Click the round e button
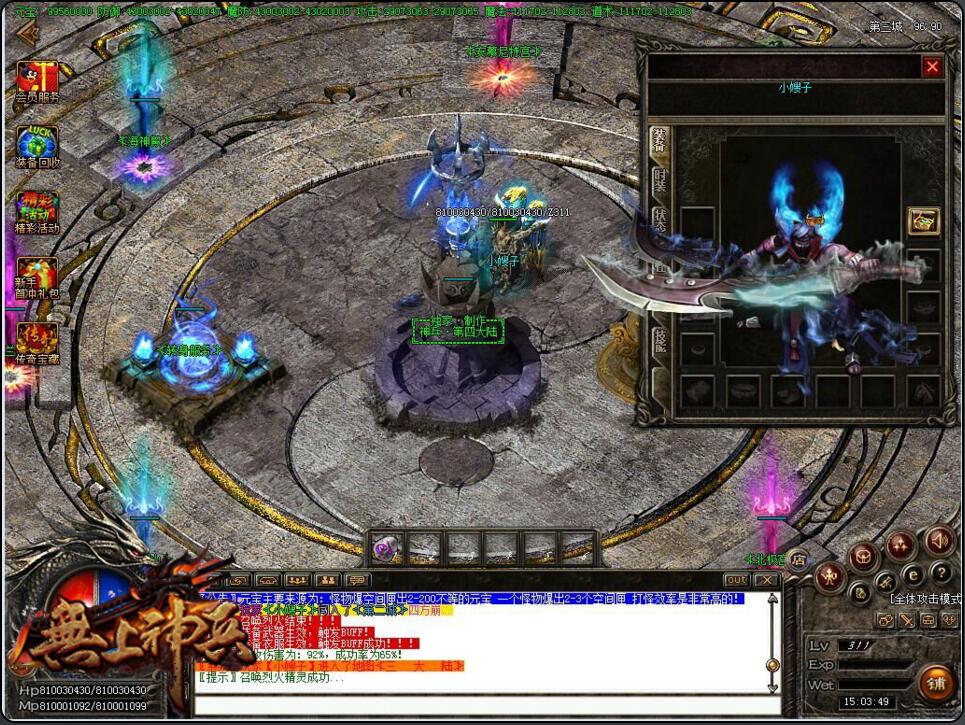965x725 pixels. coord(912,575)
